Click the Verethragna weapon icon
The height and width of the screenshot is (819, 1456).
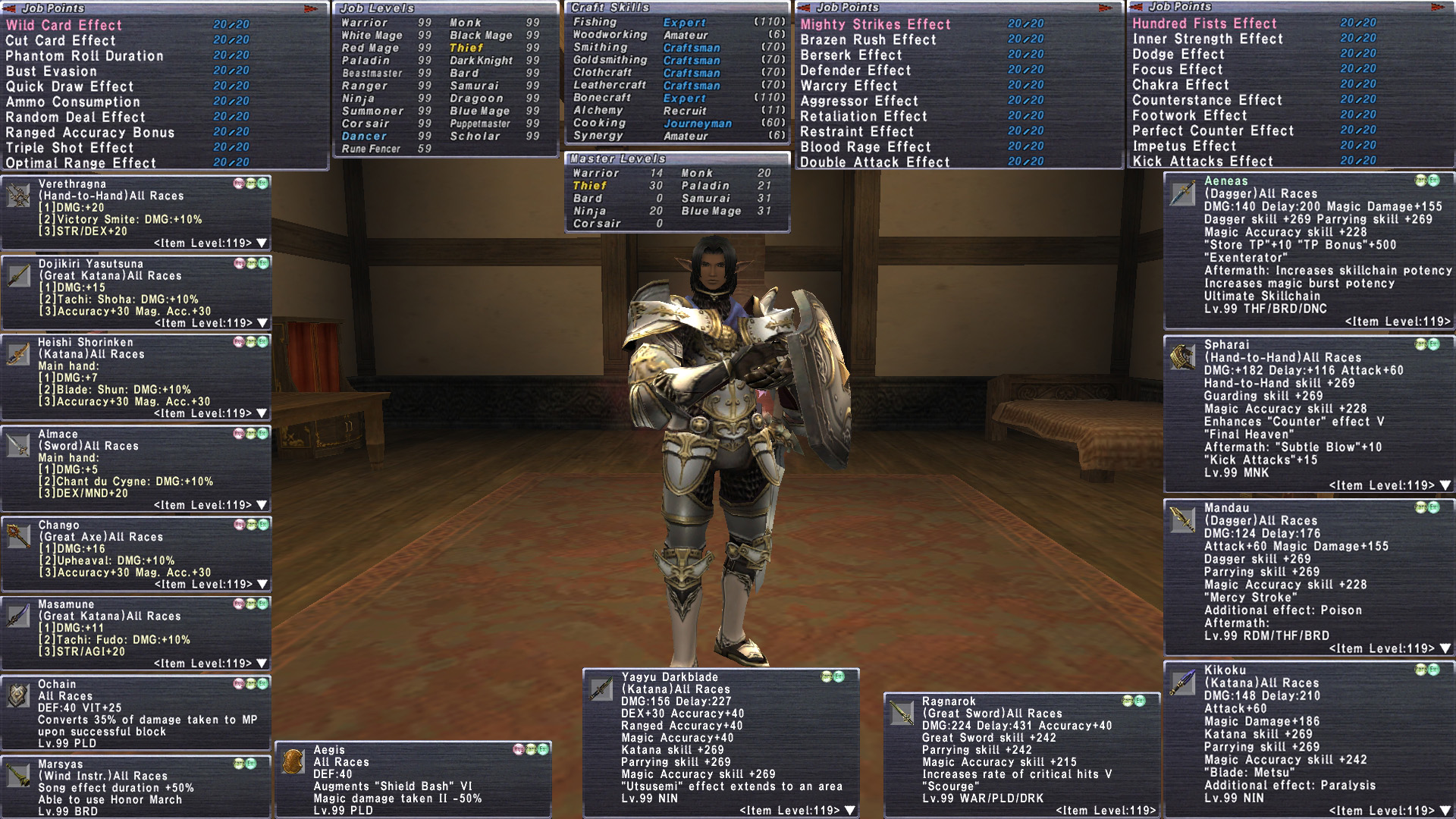pos(18,196)
